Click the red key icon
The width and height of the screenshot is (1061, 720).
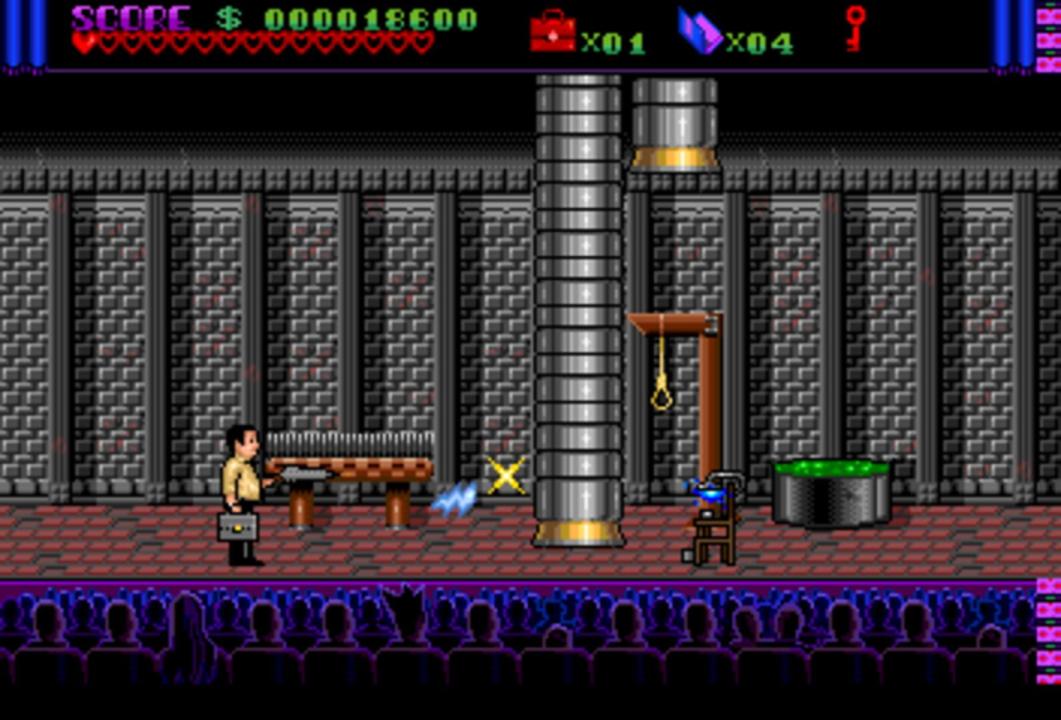pos(855,28)
